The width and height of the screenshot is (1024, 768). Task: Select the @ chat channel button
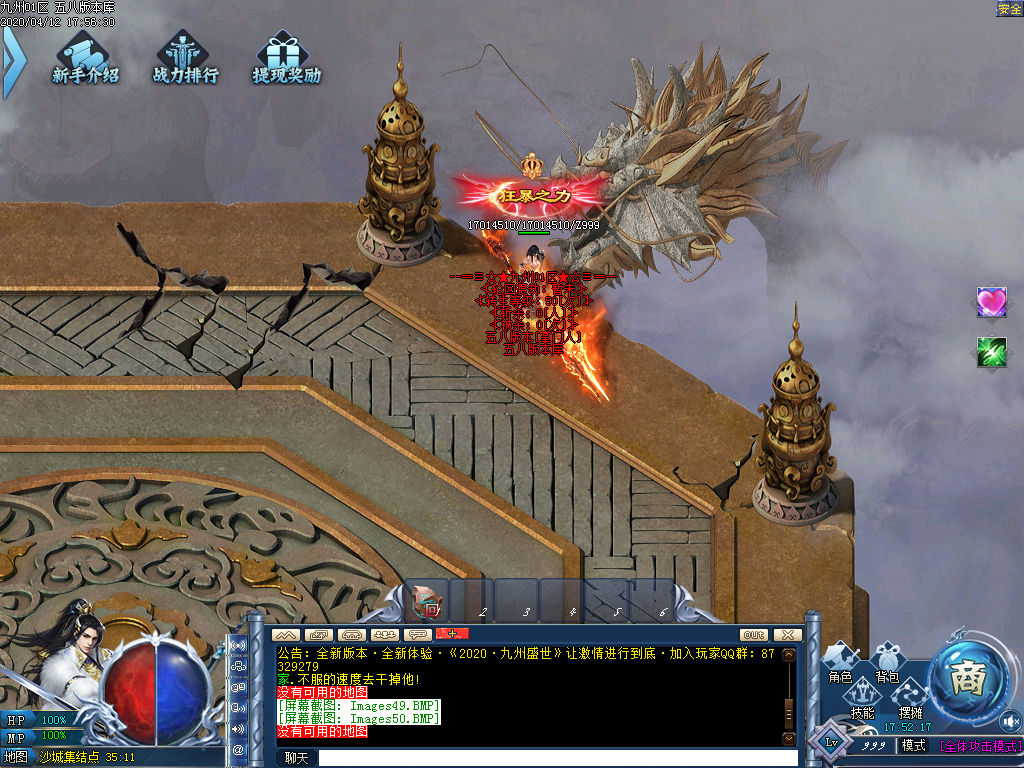238,749
